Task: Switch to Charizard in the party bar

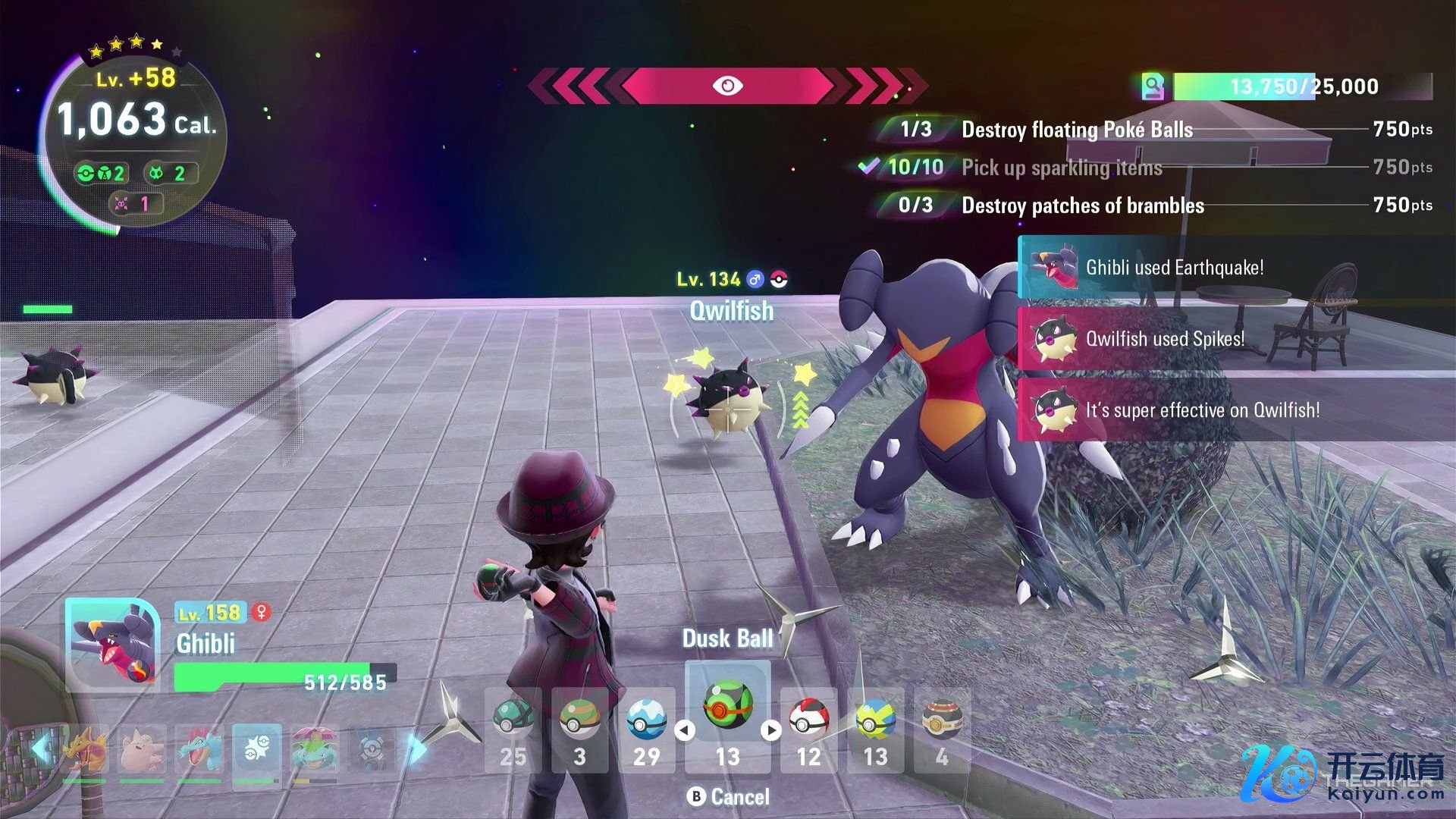Action: pos(84,748)
